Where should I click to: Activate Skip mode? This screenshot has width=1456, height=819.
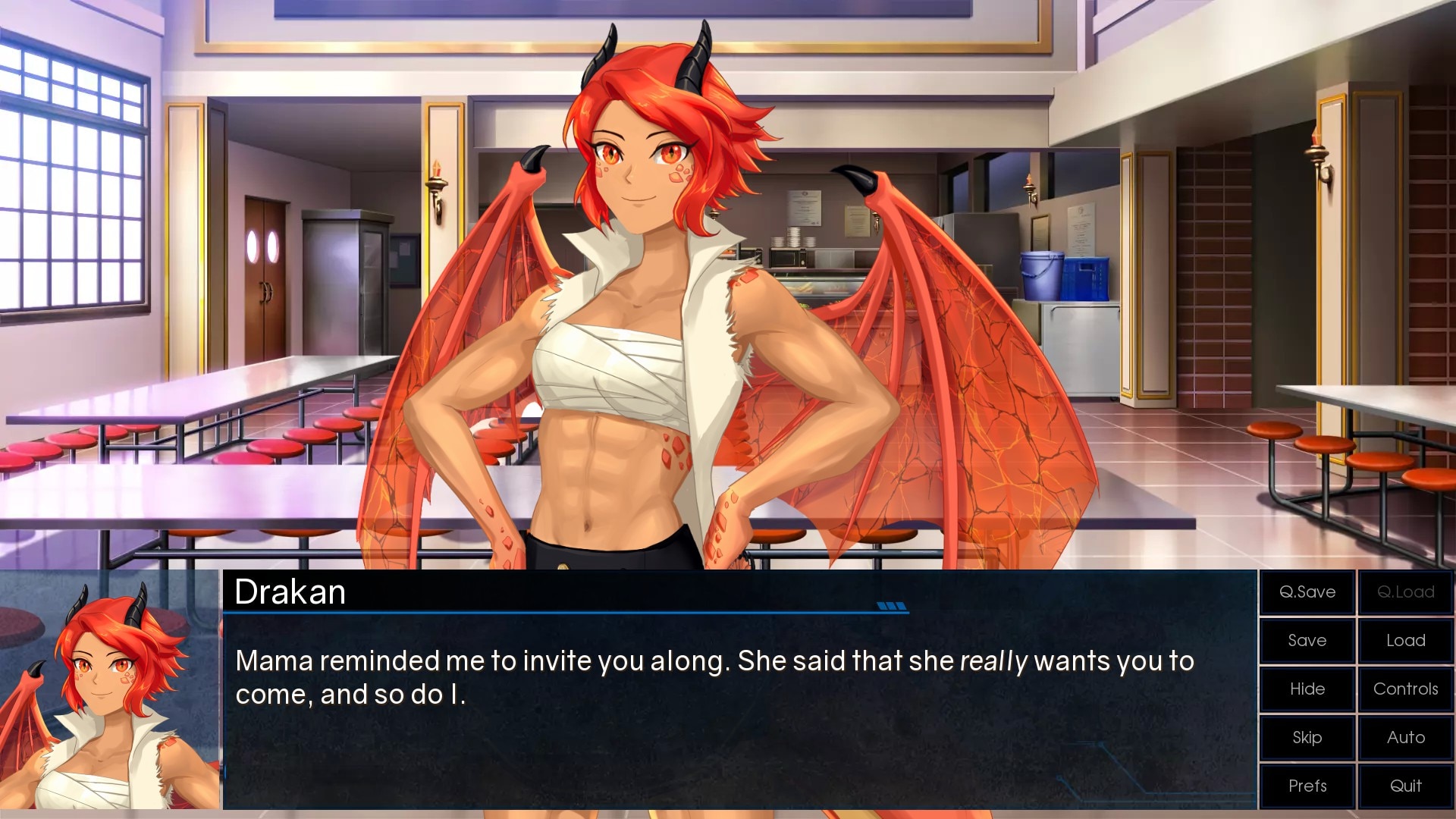point(1307,738)
